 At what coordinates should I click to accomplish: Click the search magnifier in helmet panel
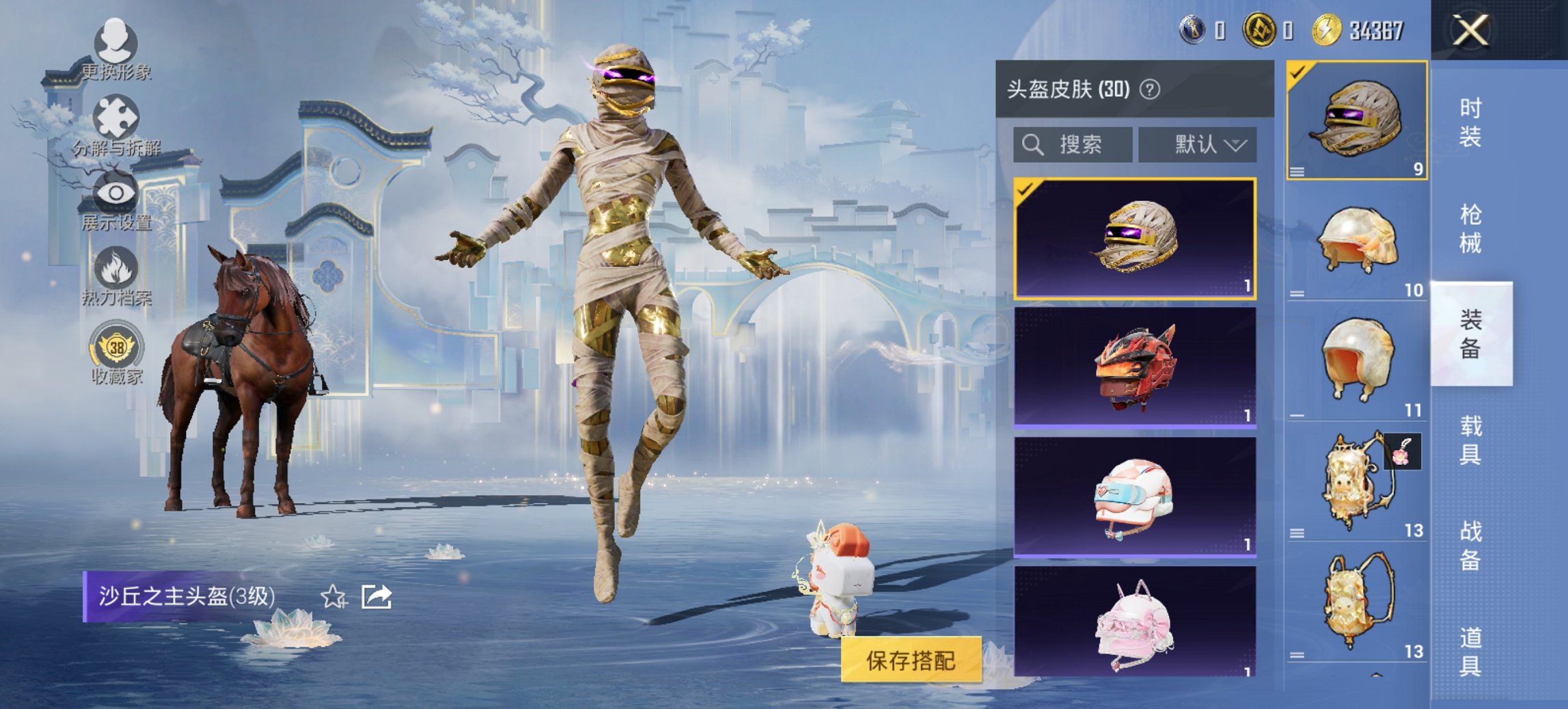(1032, 144)
